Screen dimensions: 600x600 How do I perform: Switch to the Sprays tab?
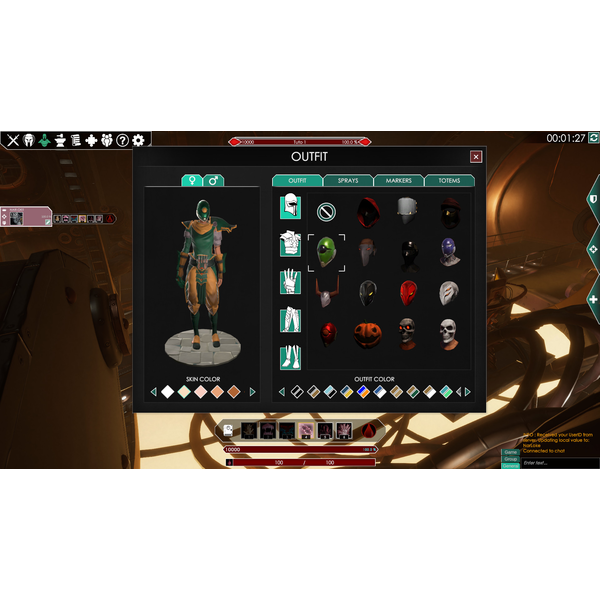click(x=348, y=181)
